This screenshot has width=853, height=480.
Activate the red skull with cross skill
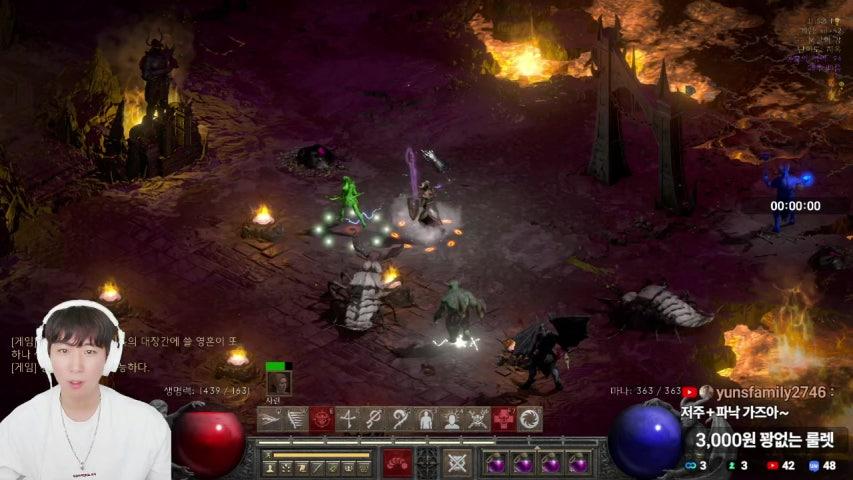[504, 419]
